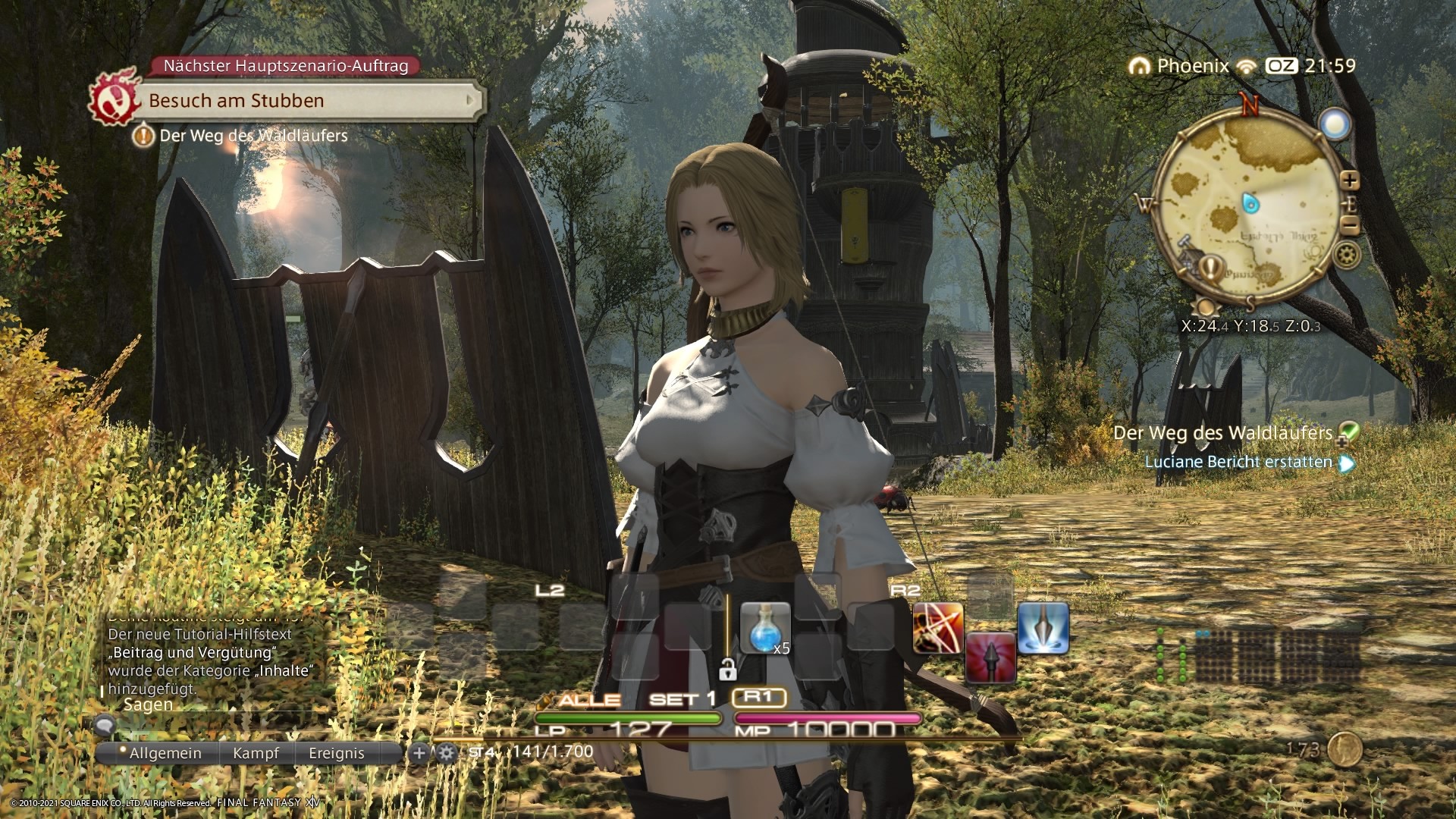Open chat log settings gear
The height and width of the screenshot is (819, 1456).
(446, 753)
